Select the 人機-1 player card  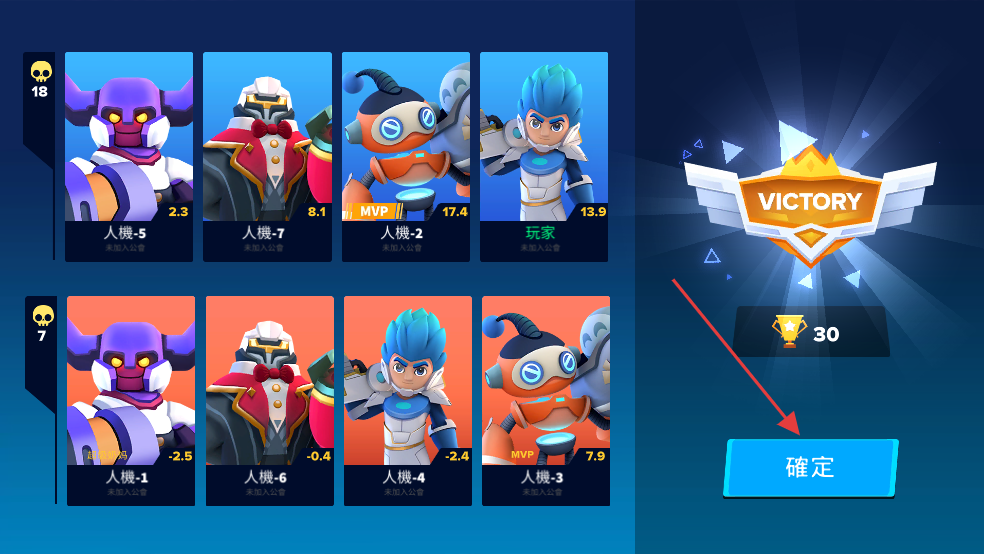131,400
